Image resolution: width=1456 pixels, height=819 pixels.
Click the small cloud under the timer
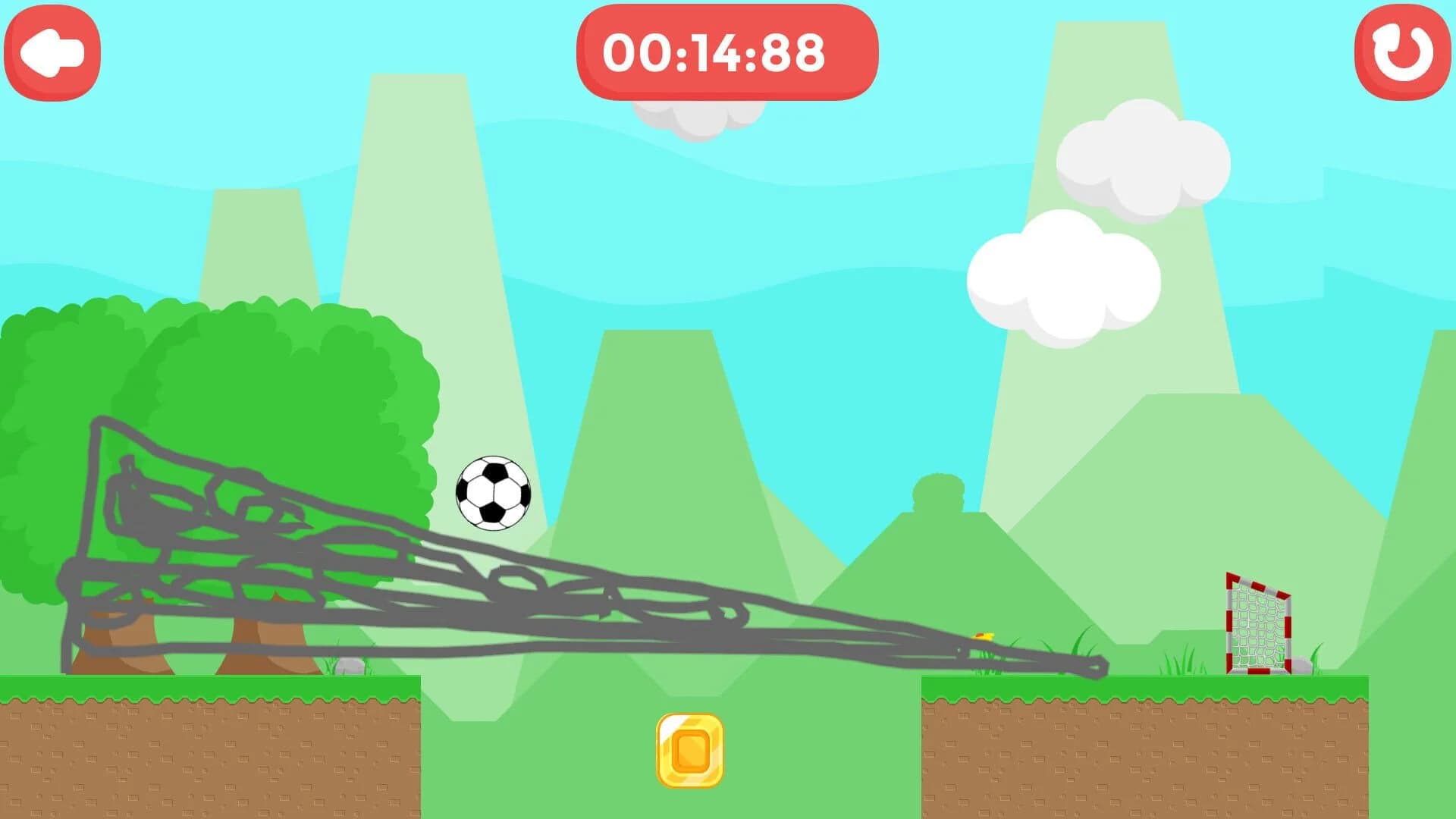699,114
